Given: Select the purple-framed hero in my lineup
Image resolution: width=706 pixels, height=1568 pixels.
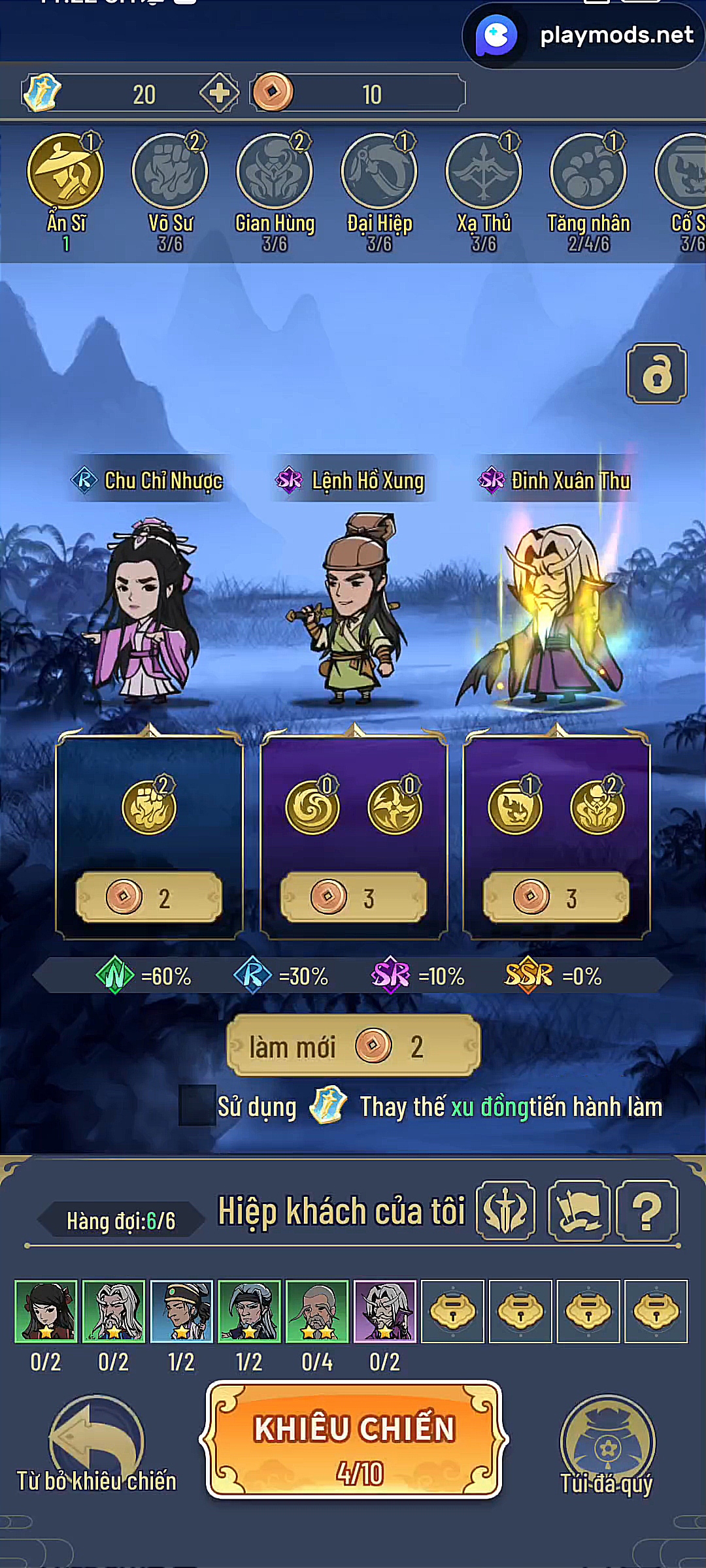Looking at the screenshot, I should 384,1311.
